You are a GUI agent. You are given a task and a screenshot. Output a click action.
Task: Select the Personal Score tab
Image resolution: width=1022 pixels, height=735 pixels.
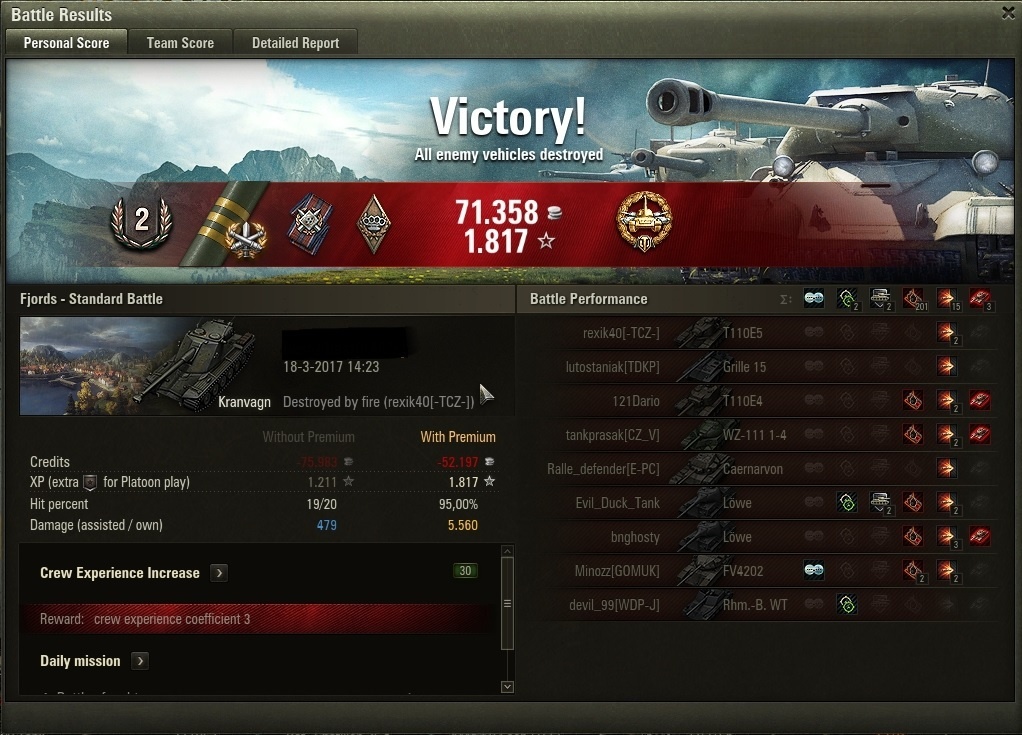pos(66,43)
